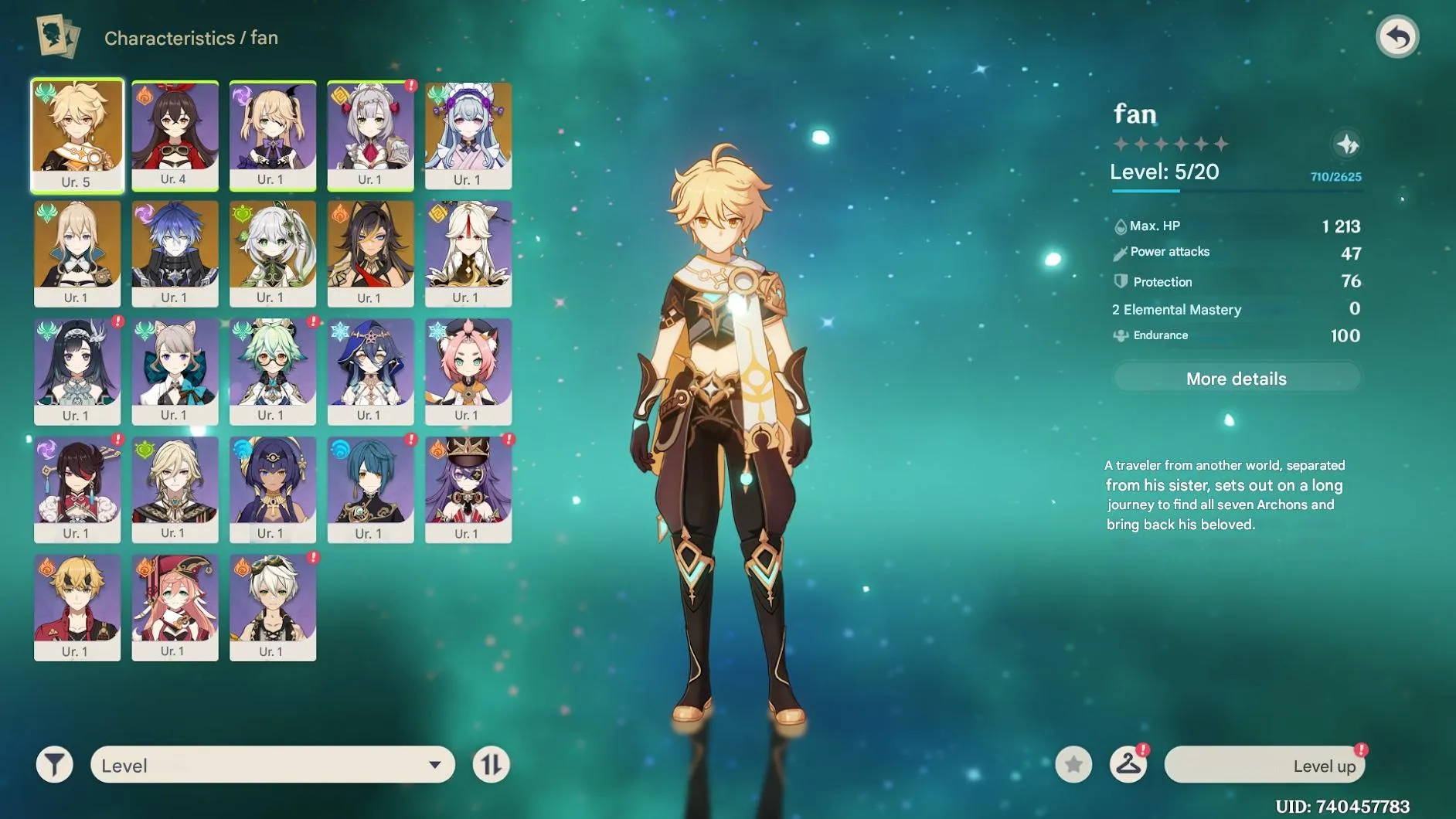Click the Protection shield icon
This screenshot has height=819, width=1456.
click(x=1121, y=281)
